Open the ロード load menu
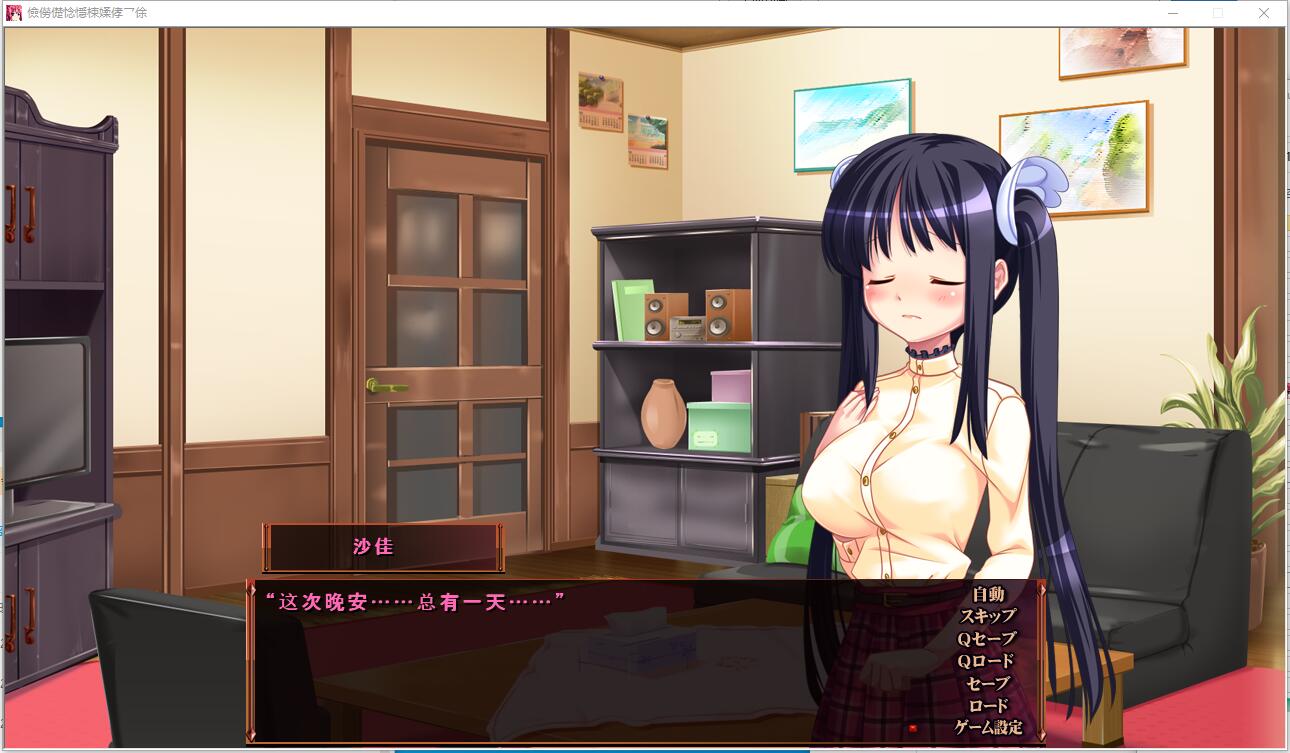 point(987,705)
